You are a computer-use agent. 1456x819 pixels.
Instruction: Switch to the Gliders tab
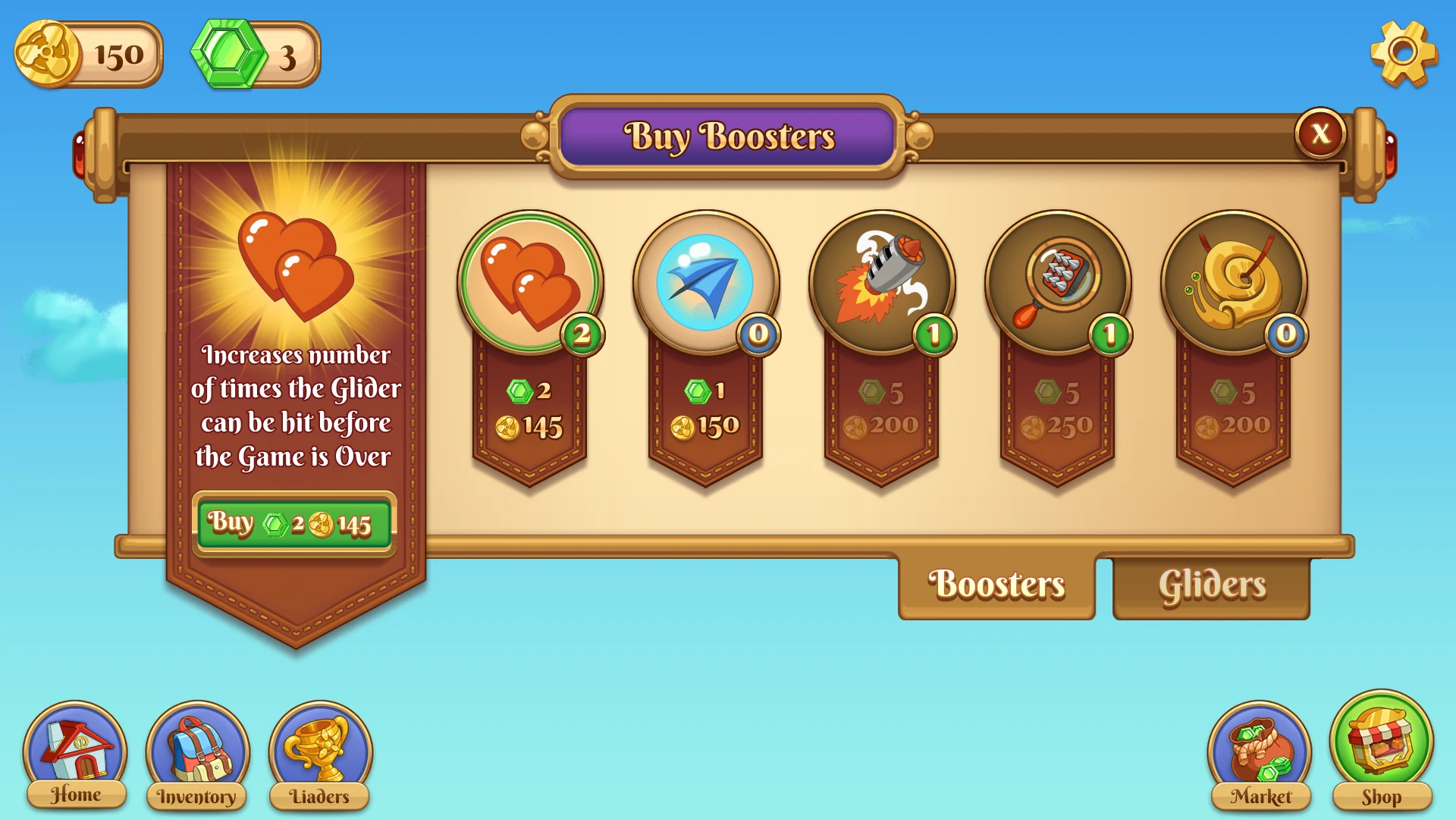point(1211,585)
